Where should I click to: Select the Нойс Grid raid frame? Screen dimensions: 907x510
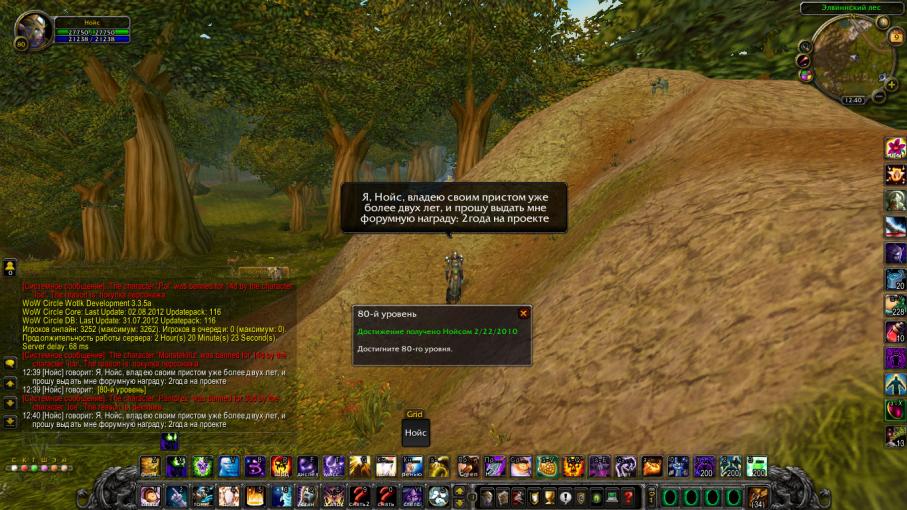click(416, 433)
